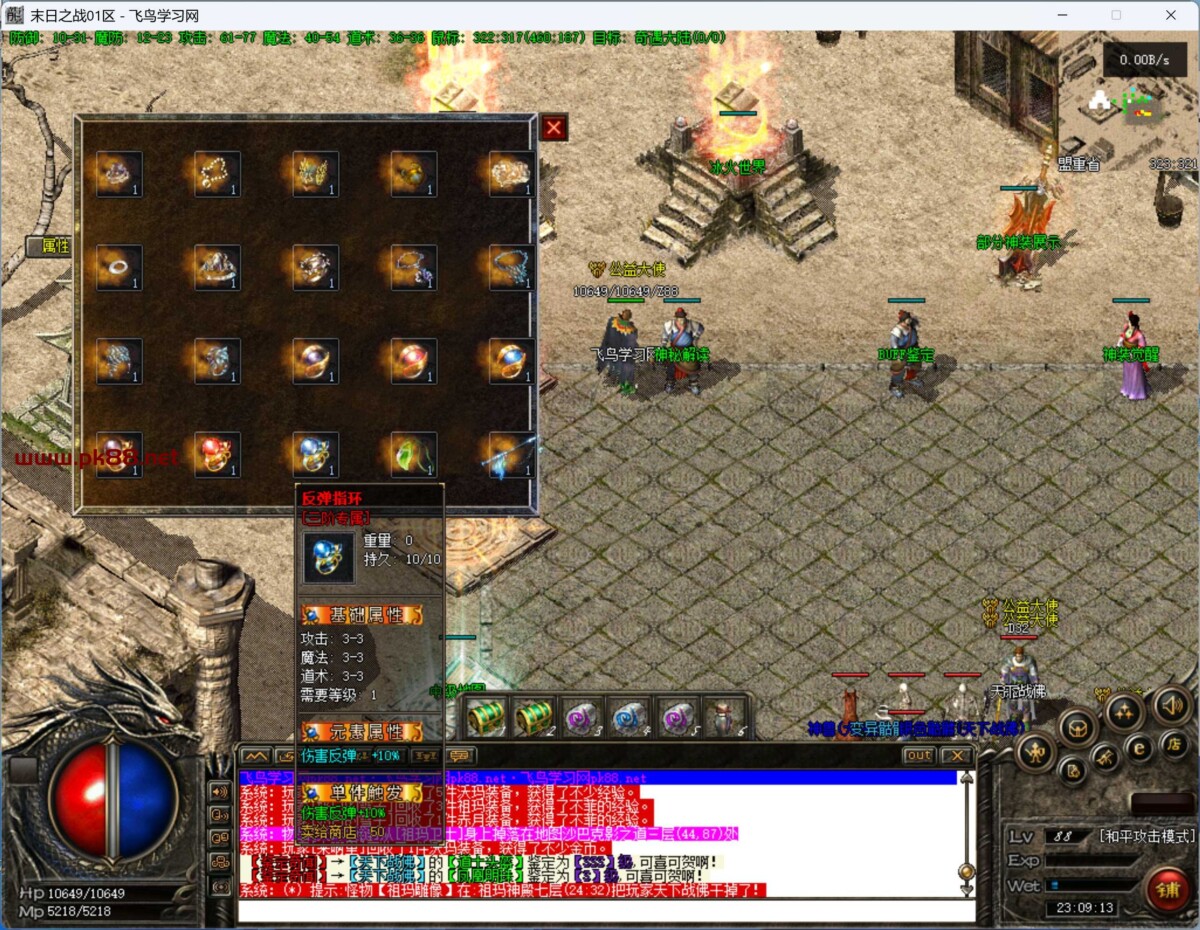
Task: Pick the plain silver ring item
Action: (x=119, y=268)
